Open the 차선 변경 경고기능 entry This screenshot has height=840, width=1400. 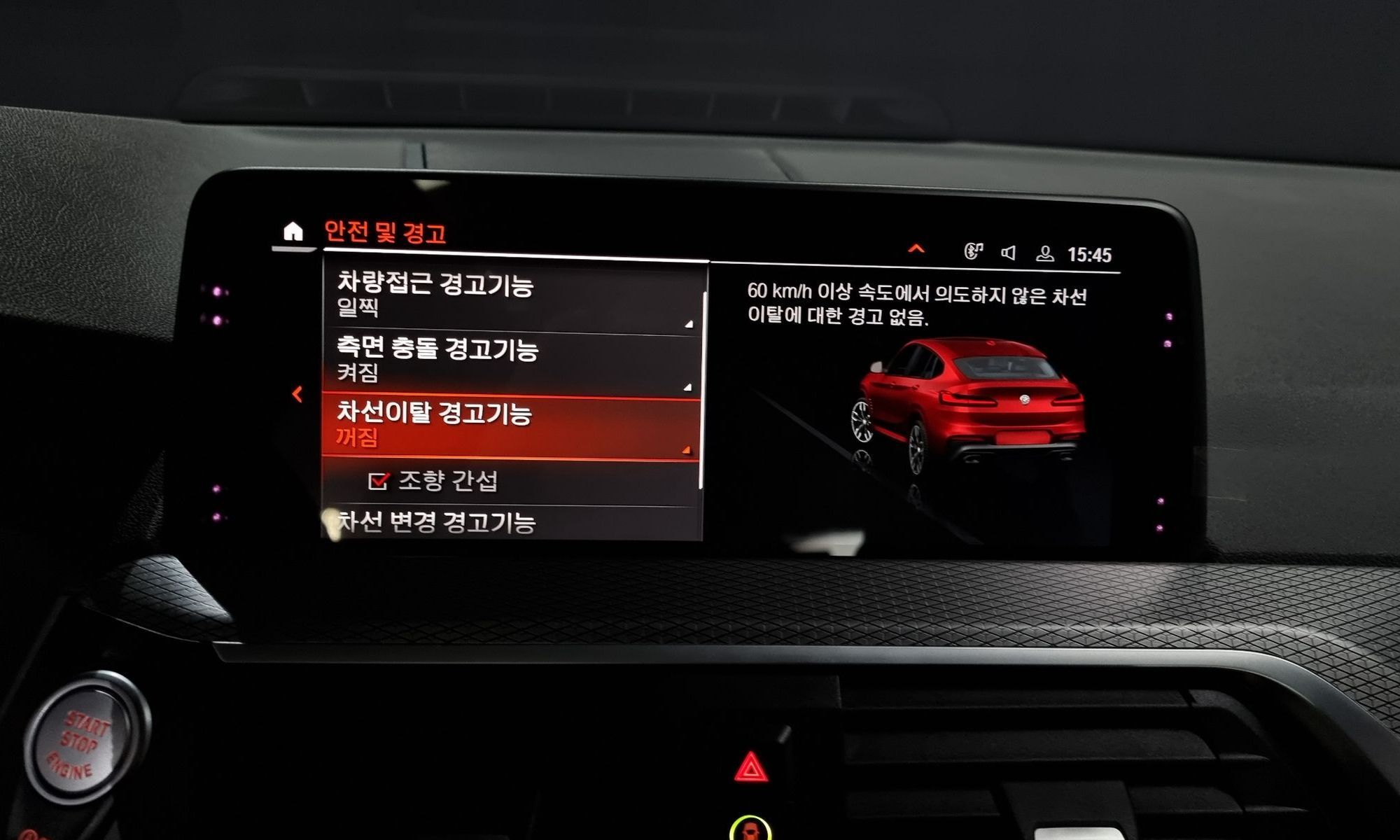coord(512,522)
